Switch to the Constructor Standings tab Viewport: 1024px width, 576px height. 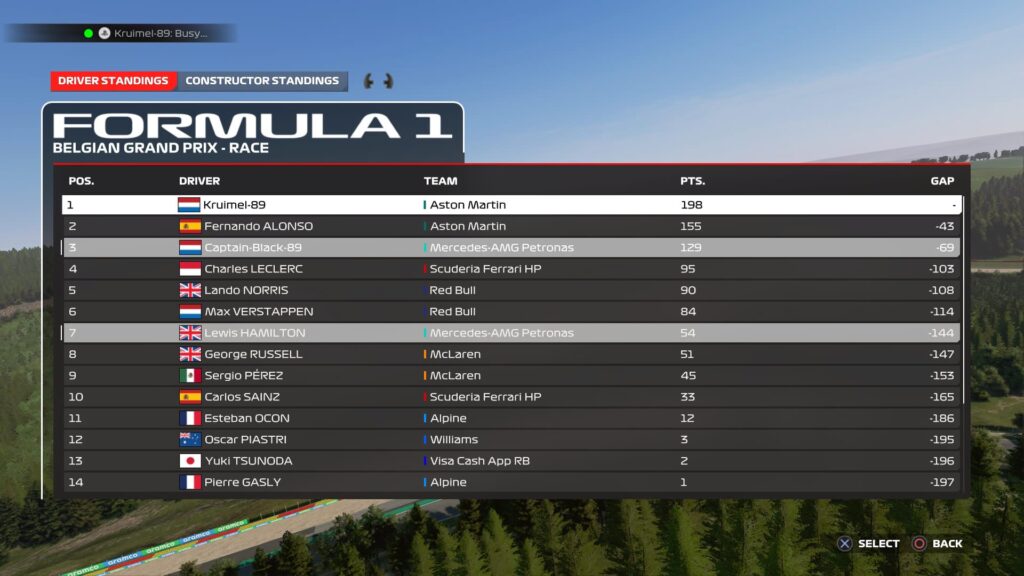pos(262,81)
